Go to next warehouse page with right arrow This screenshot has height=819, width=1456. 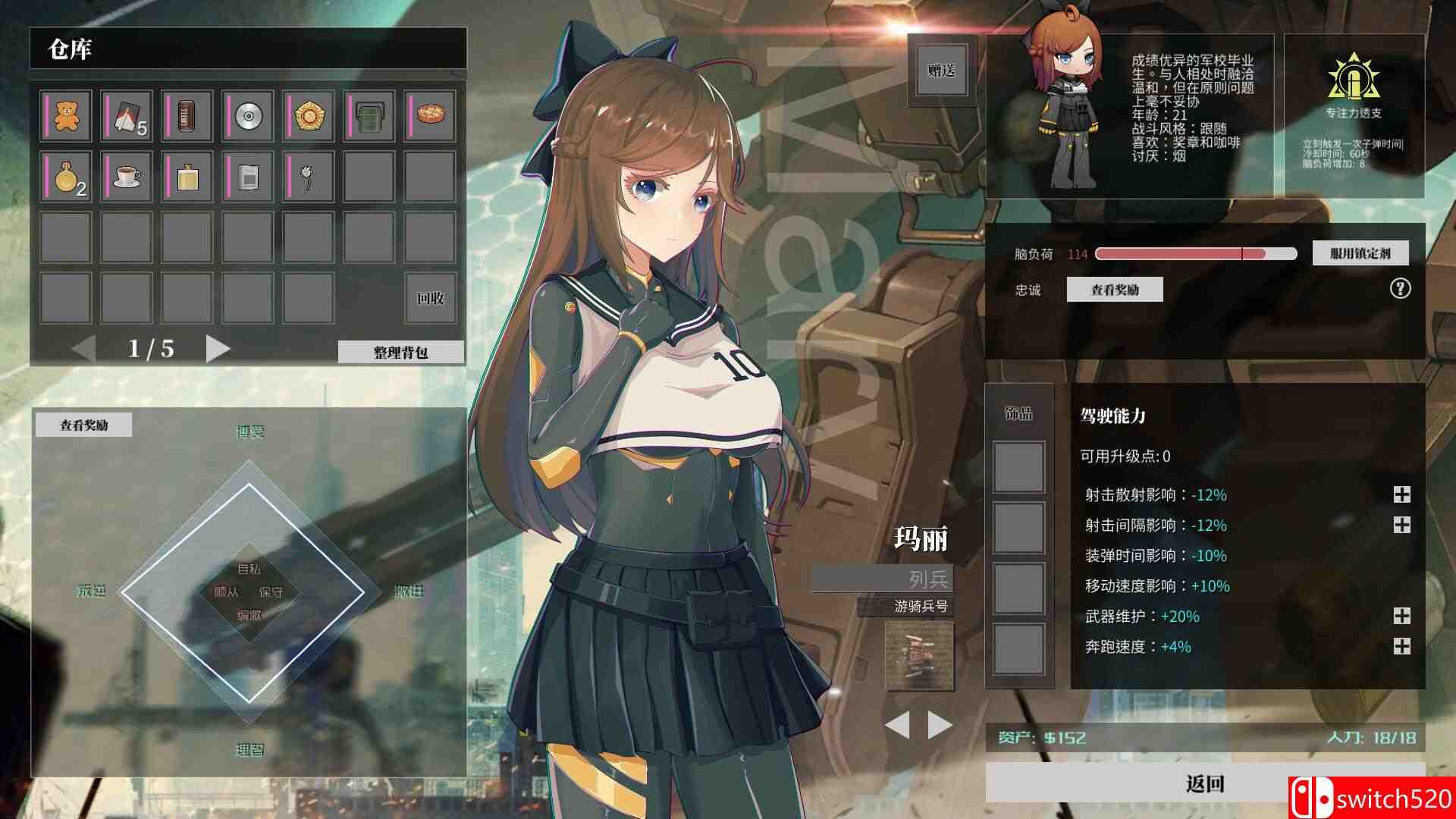(218, 350)
